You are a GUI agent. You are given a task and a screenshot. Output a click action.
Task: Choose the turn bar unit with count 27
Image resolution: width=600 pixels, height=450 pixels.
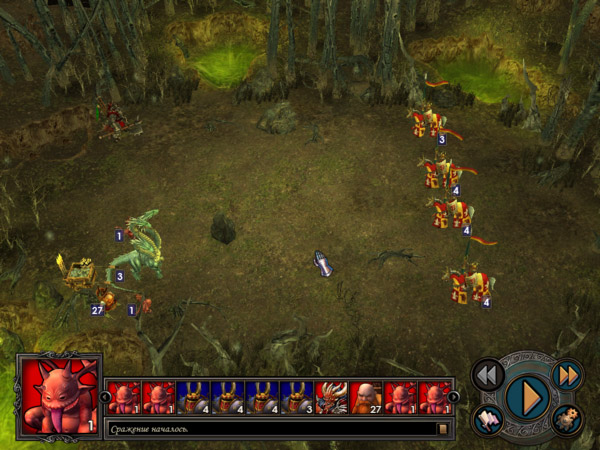pyautogui.click(x=366, y=398)
